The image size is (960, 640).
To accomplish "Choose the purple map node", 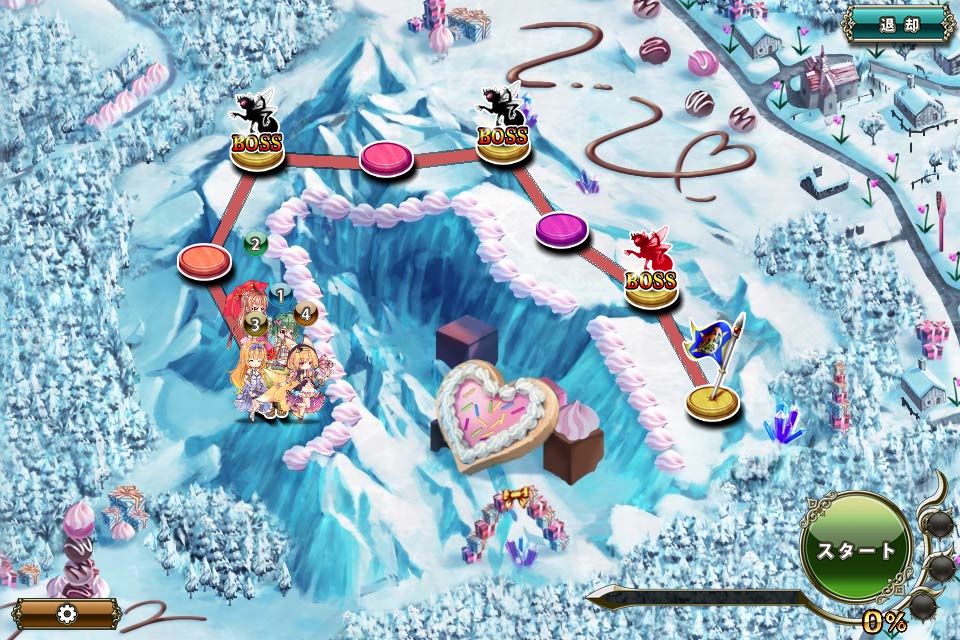I will (561, 231).
